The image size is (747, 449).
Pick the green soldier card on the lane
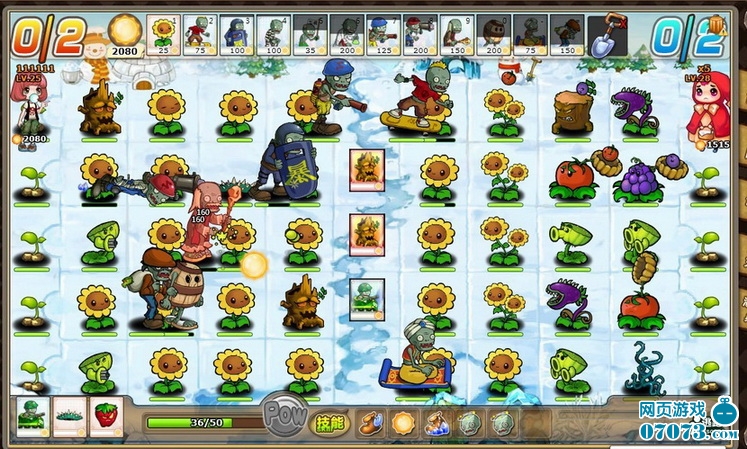pos(367,300)
